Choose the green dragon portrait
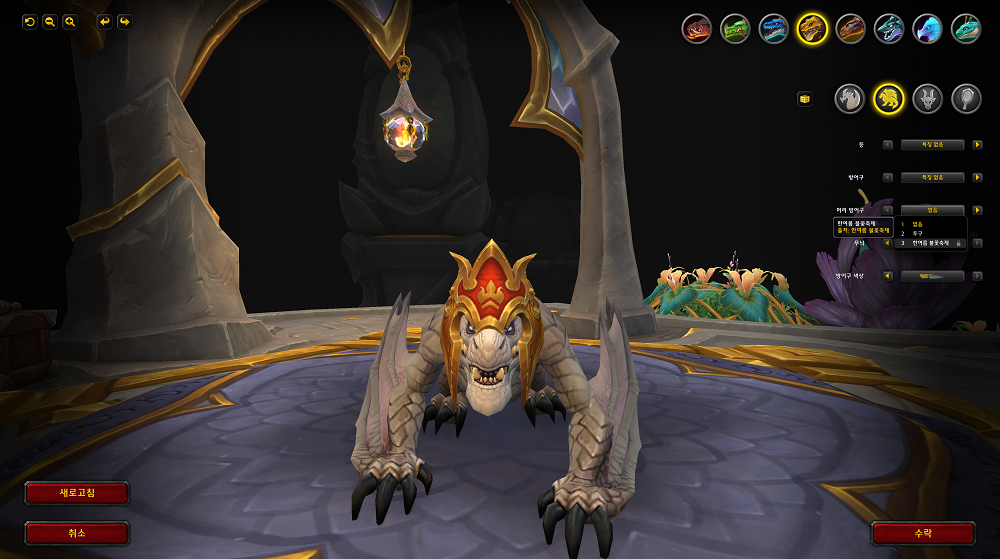Screen dimensions: 1000x559 point(735,28)
